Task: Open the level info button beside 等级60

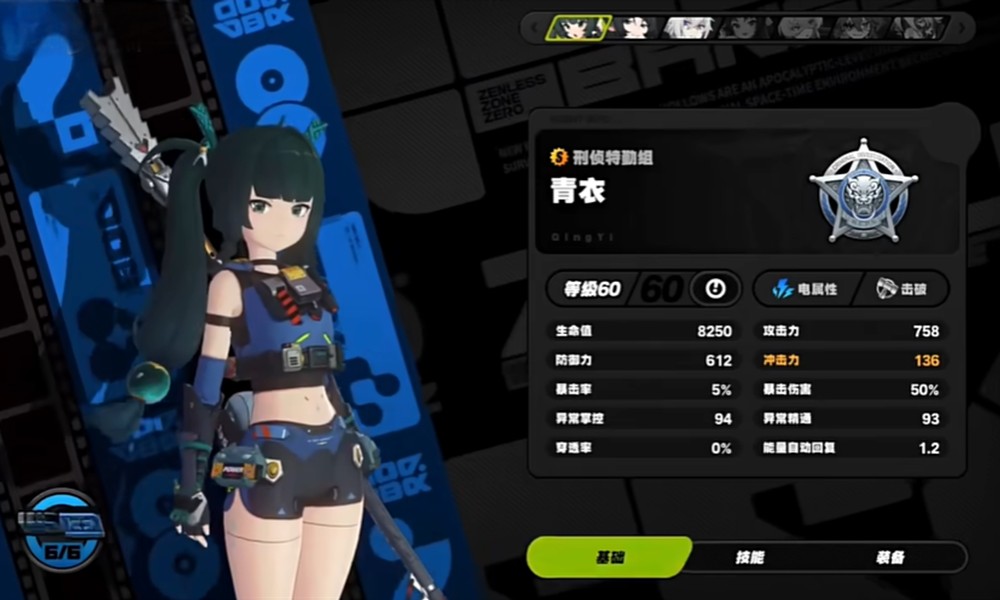Action: point(715,289)
